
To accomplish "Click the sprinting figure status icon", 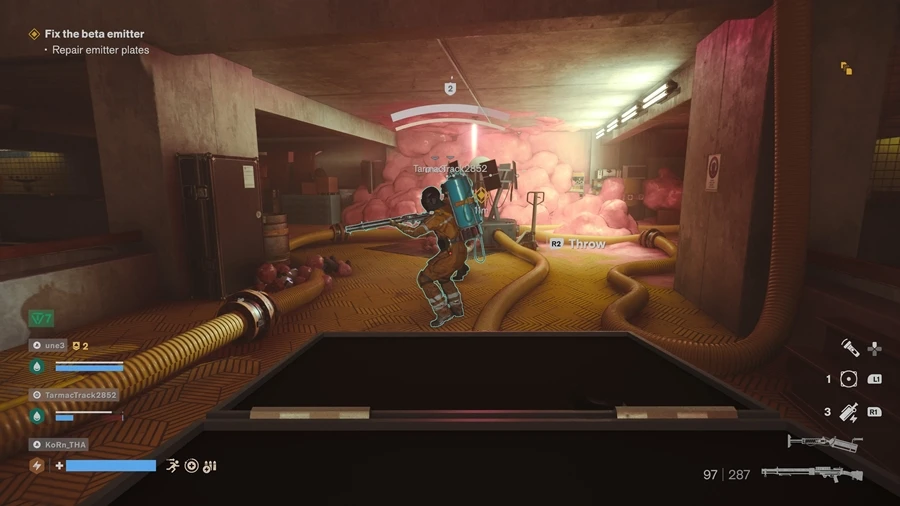I will [172, 465].
